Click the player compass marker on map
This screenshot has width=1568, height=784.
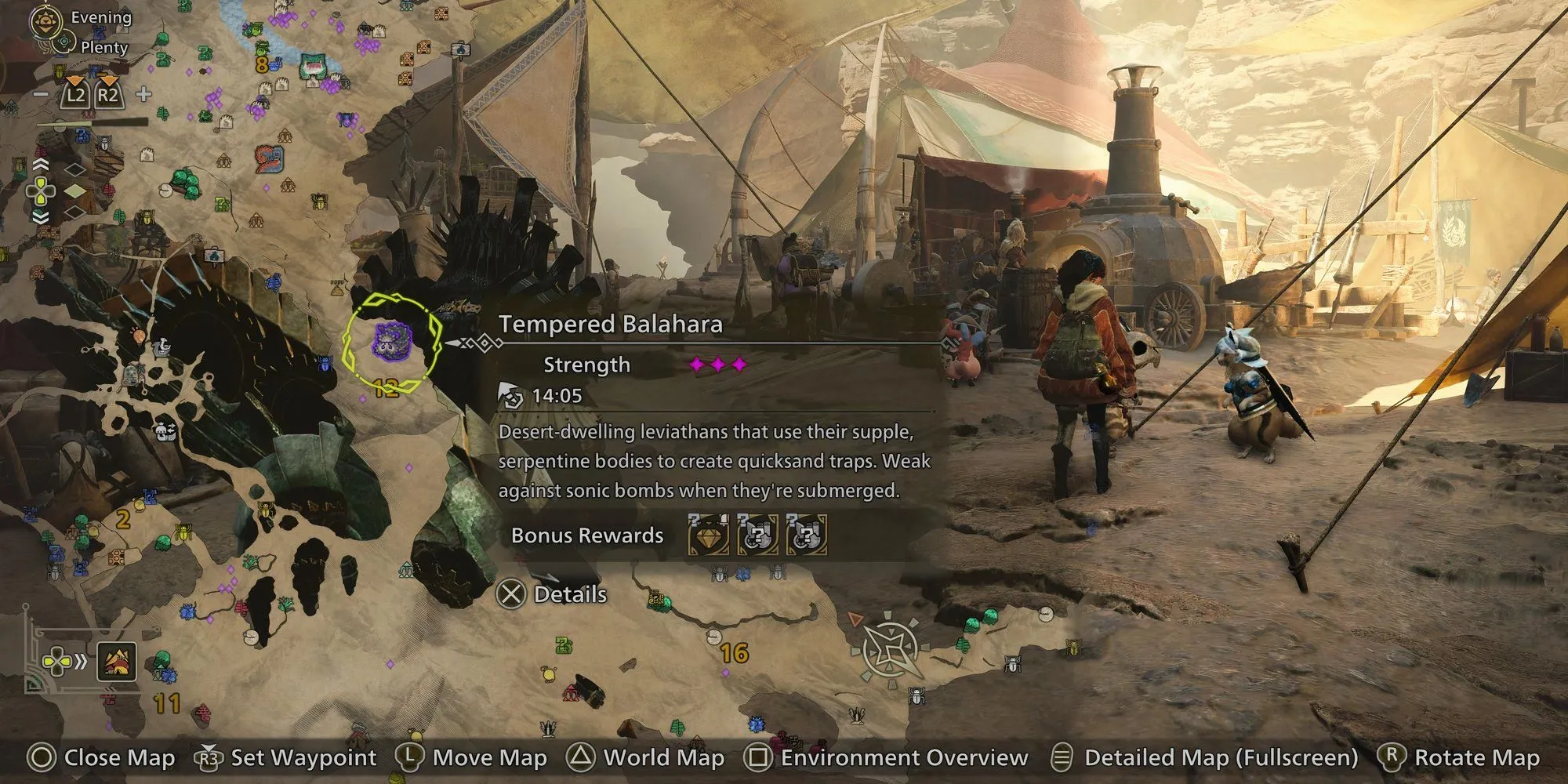(x=891, y=649)
